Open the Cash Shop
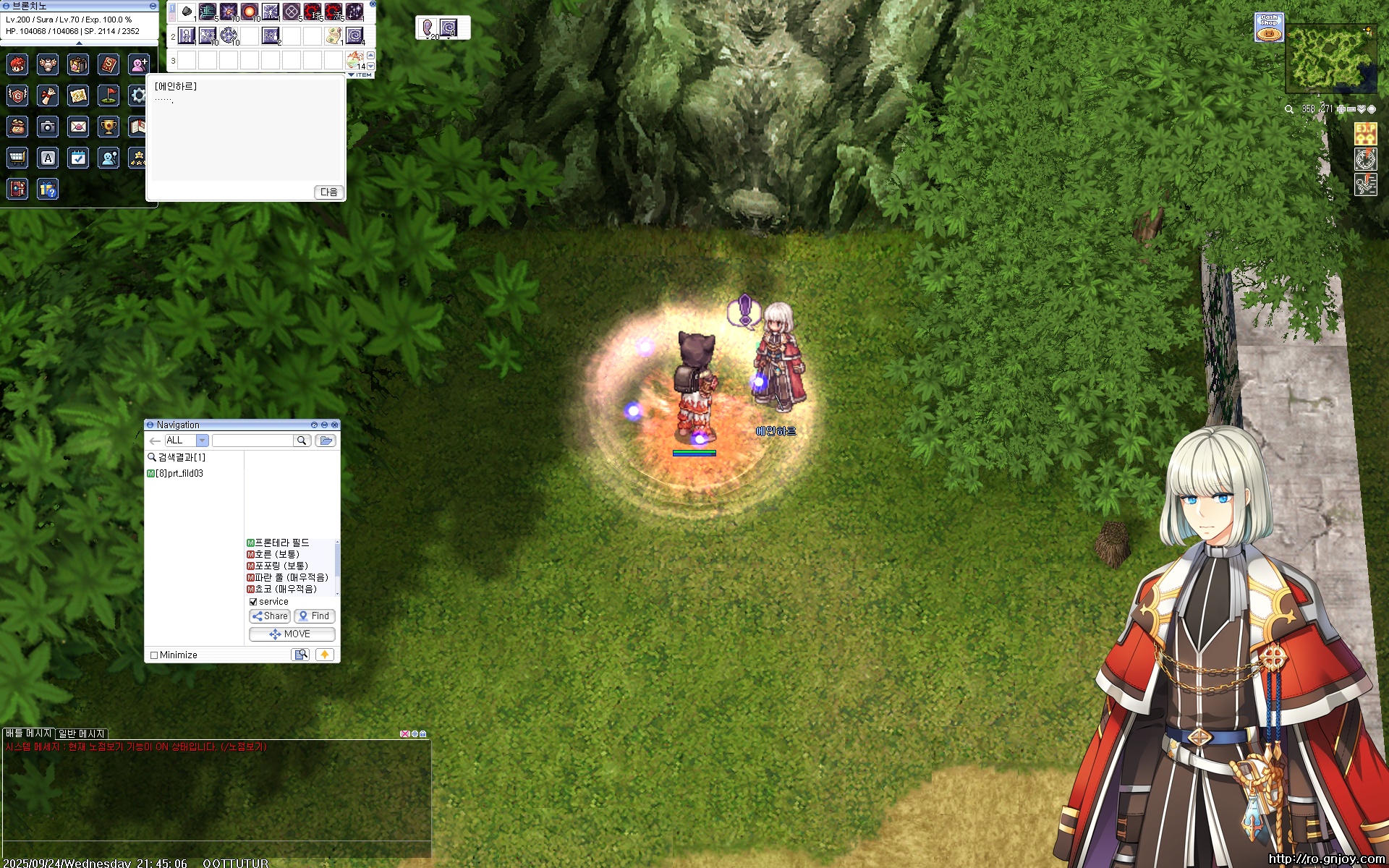 [1269, 27]
